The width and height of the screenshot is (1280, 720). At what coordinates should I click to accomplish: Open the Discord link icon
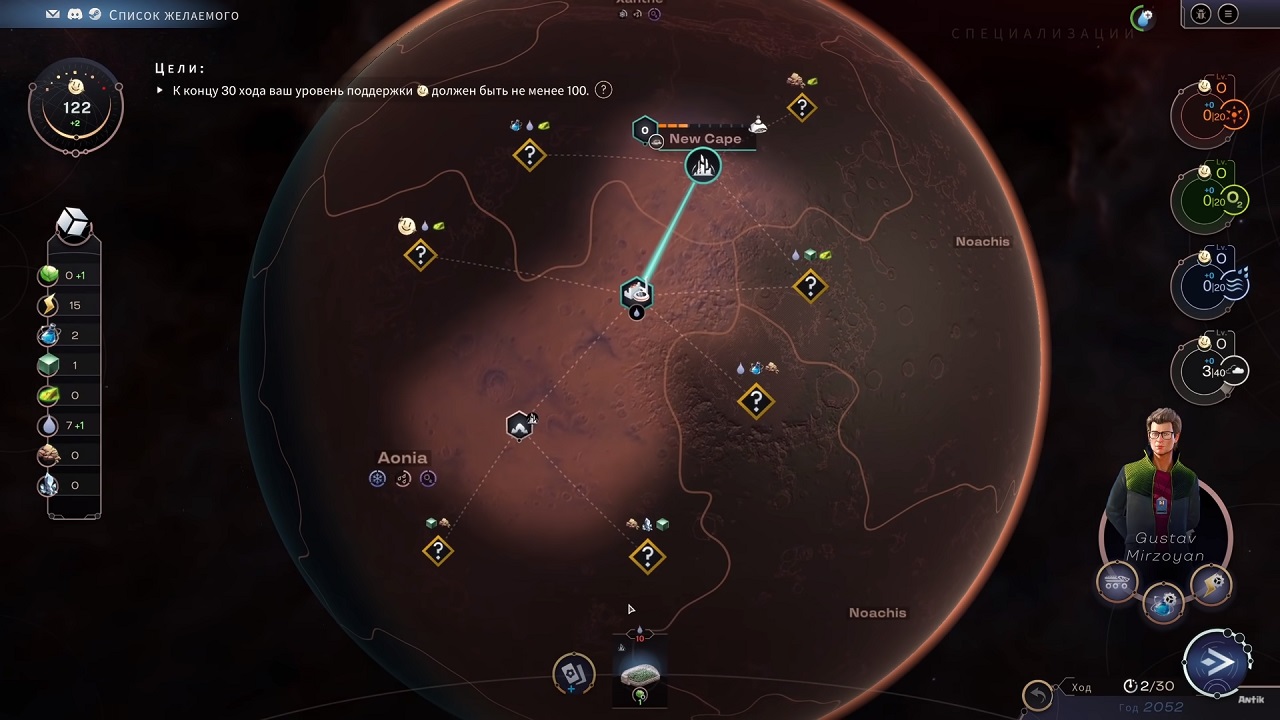tap(74, 15)
